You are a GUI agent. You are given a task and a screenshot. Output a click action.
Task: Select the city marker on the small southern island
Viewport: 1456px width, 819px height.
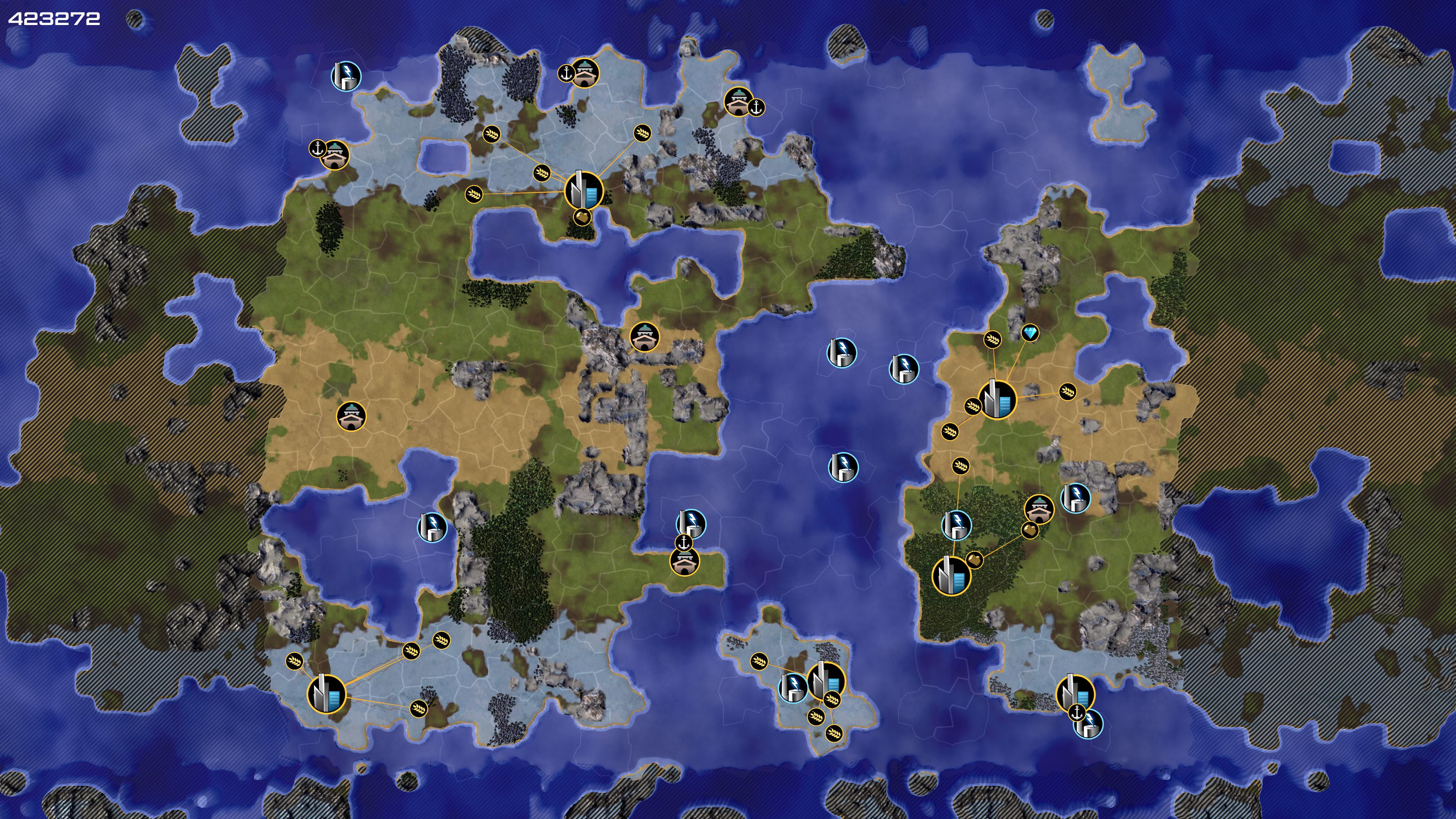pyautogui.click(x=826, y=681)
